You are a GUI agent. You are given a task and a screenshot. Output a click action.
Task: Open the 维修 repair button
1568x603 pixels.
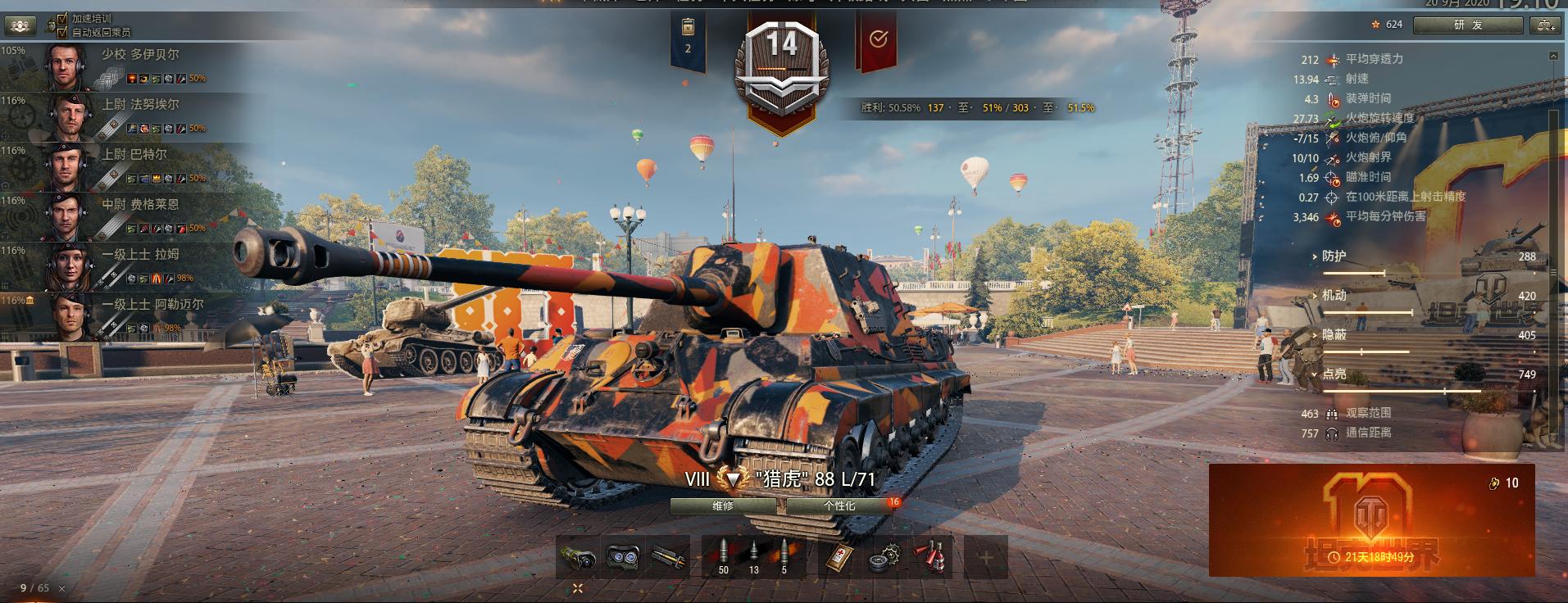coord(723,506)
